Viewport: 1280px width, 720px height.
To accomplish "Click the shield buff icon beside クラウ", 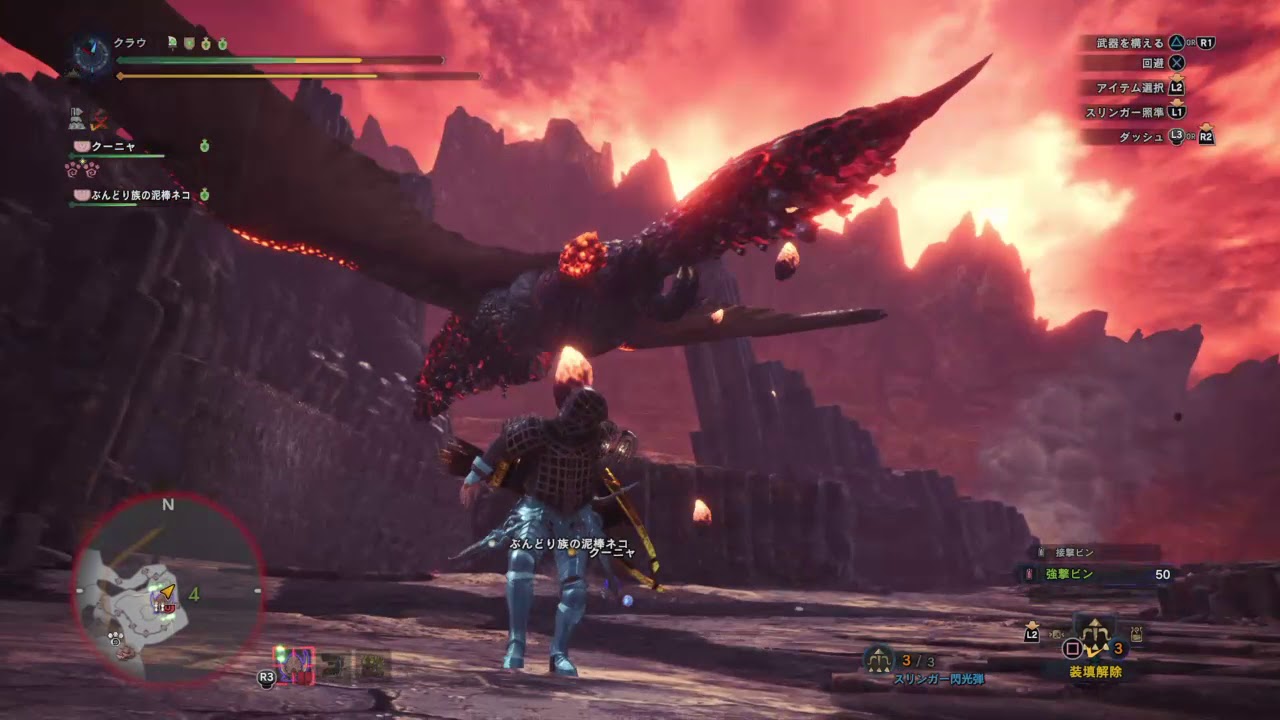I will [189, 44].
